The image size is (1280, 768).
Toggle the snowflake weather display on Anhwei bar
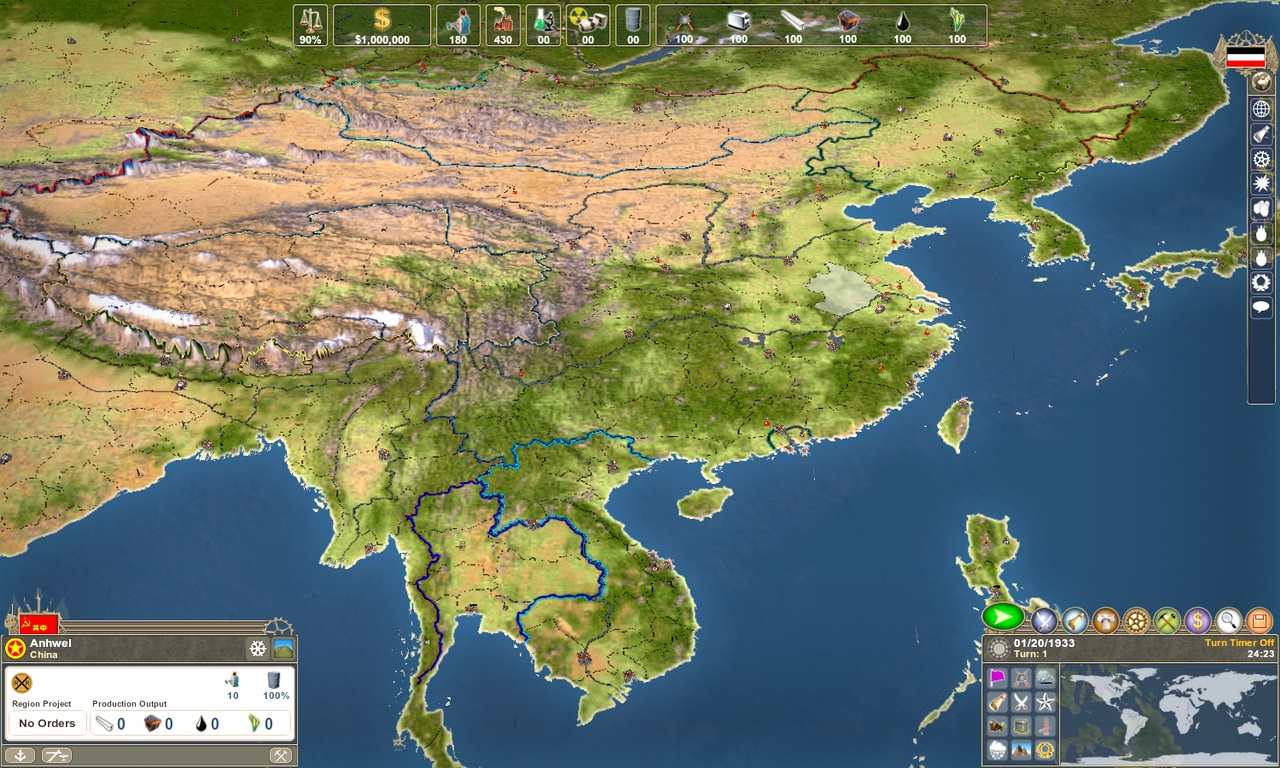pos(257,649)
